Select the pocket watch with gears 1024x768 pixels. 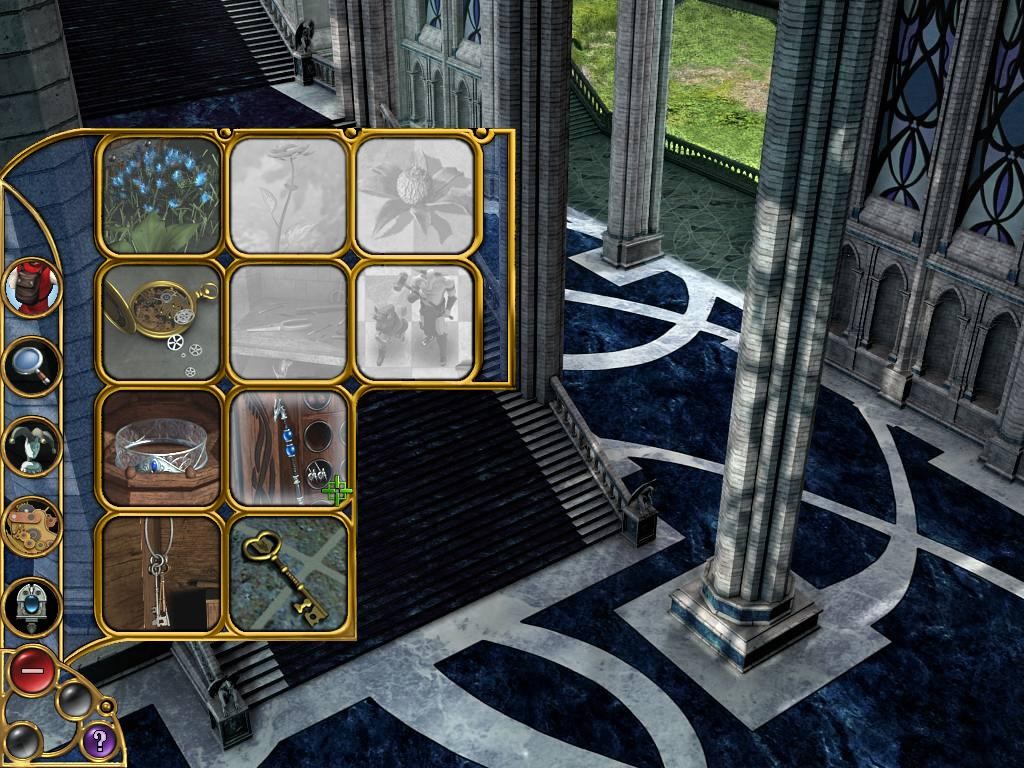tap(160, 322)
